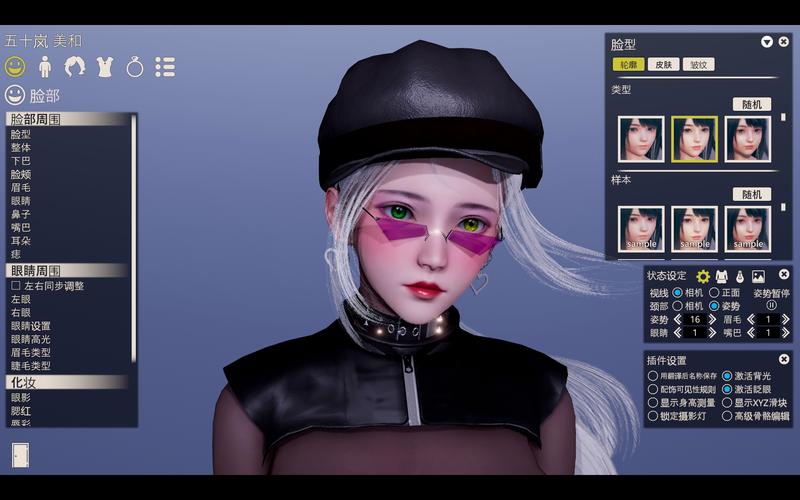Select 下巴 in the face list
The image size is (800, 500).
pos(21,161)
